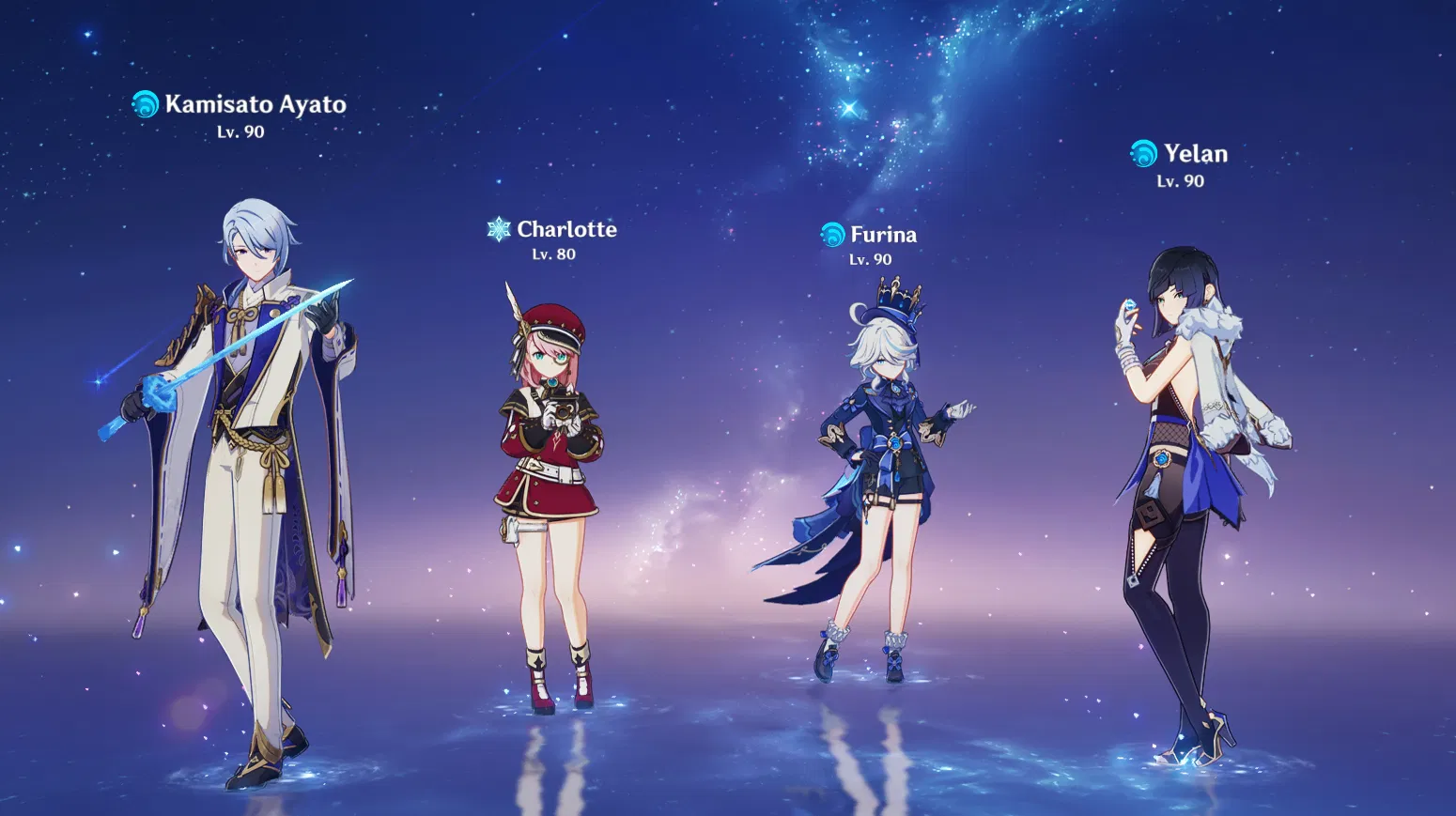
Task: Select the Hydro element icon beside Kamisato Ayato
Action: pyautogui.click(x=146, y=106)
